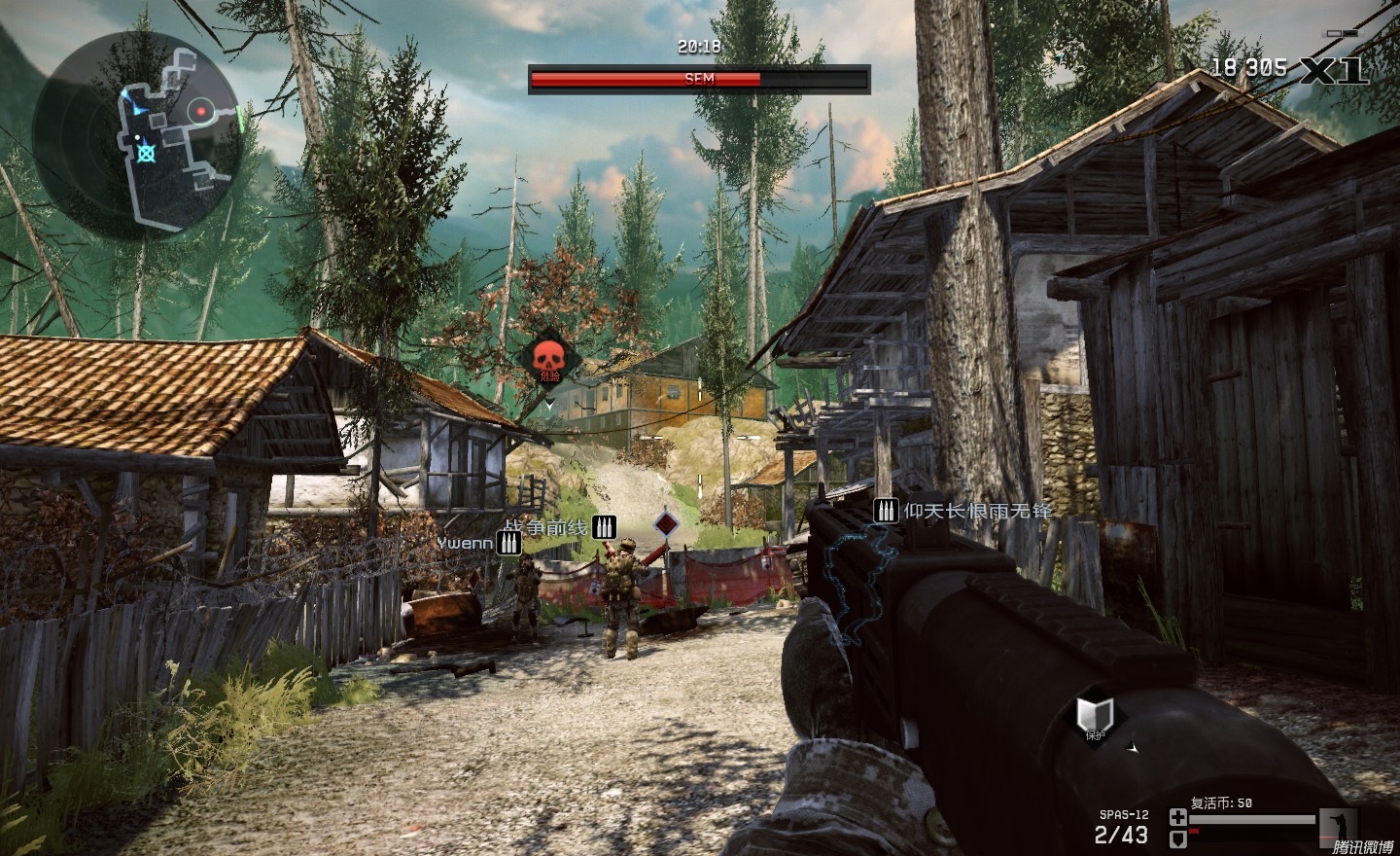
Task: Select the ammo icon next to 战争前线
Action: (604, 527)
